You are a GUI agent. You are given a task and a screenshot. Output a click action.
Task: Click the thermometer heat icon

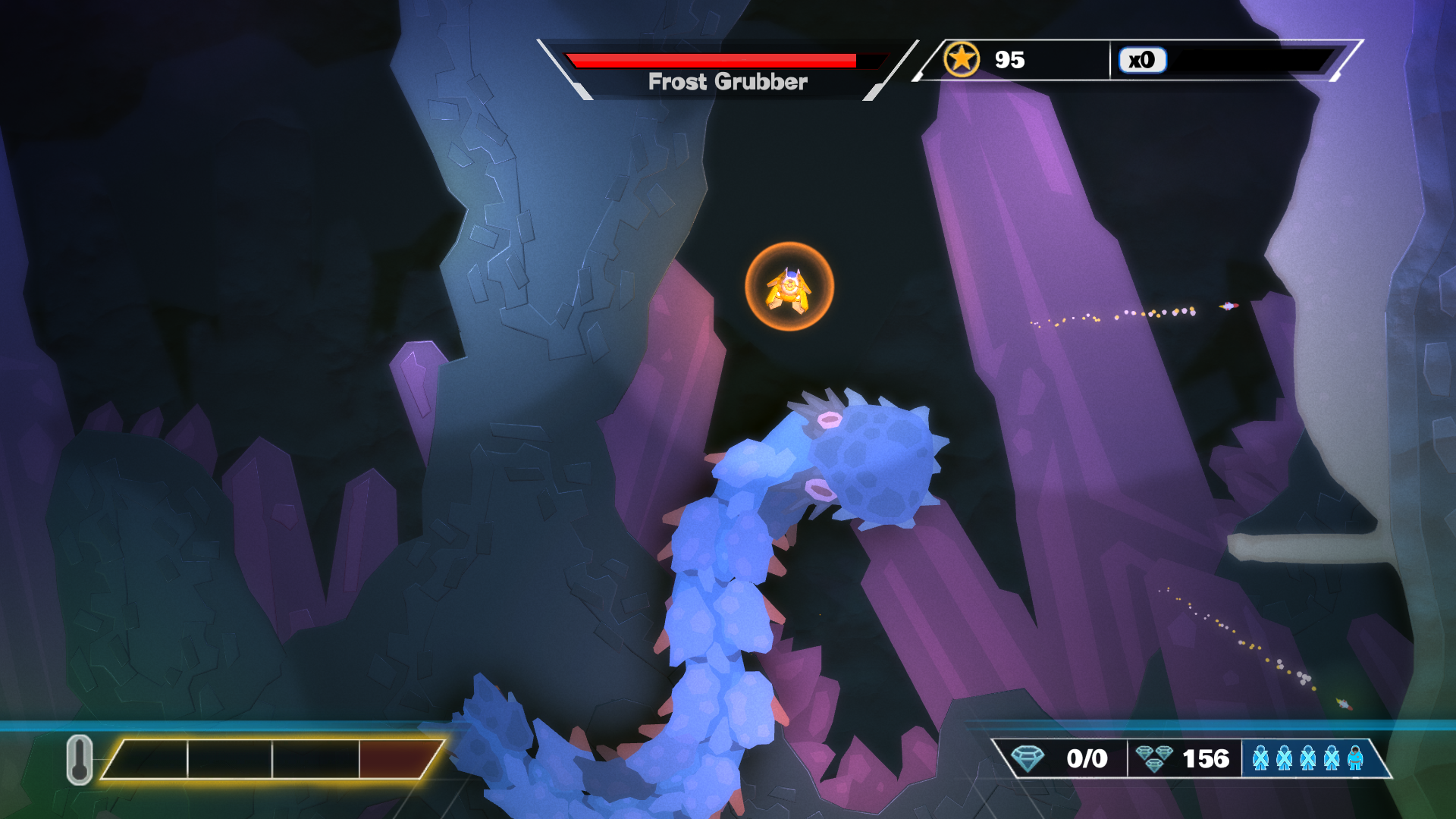80,758
